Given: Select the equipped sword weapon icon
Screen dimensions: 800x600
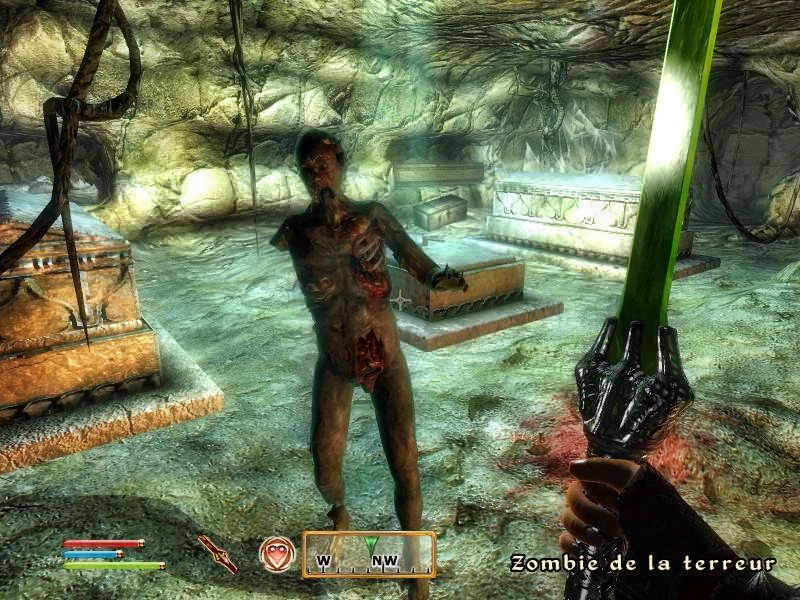Looking at the screenshot, I should coord(217,553).
